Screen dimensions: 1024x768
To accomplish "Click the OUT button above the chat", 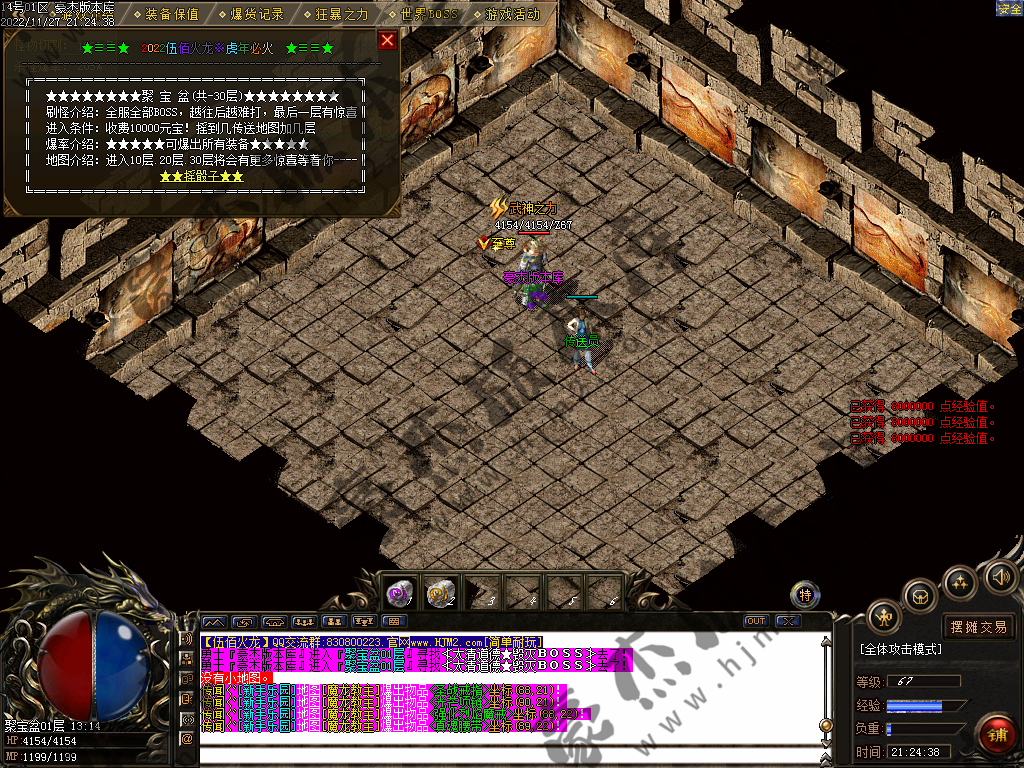I will click(756, 621).
